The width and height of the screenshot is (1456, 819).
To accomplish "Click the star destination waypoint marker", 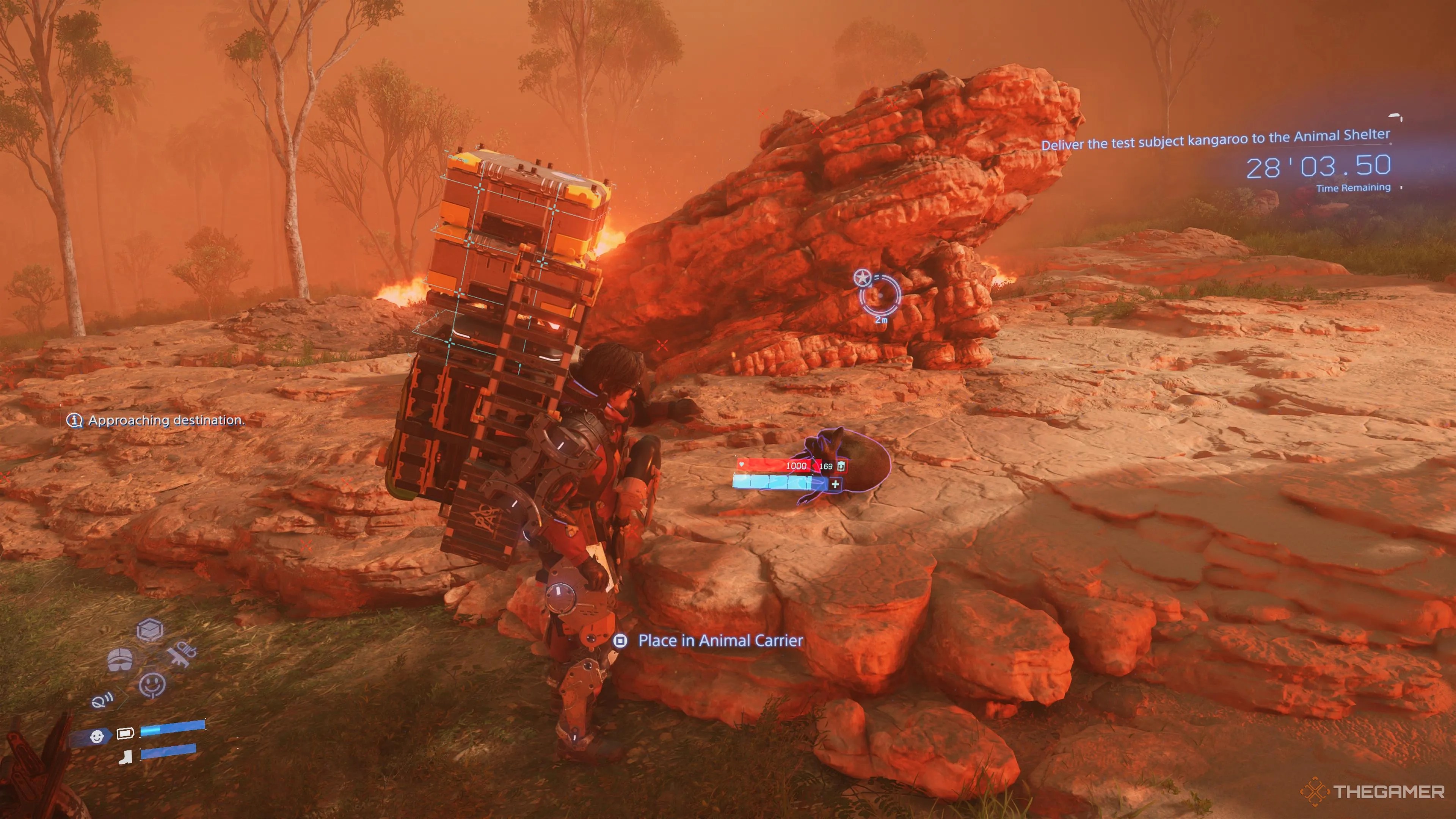I will (x=862, y=278).
